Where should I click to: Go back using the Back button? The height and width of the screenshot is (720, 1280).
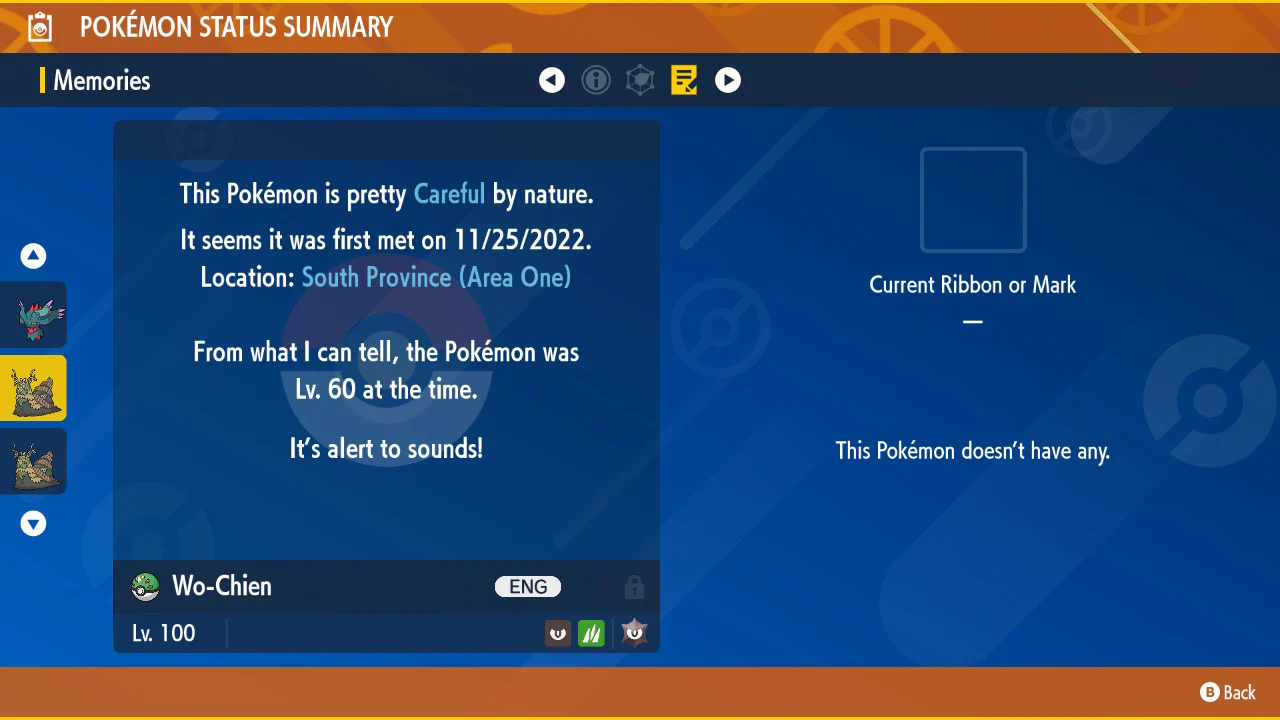point(1228,692)
